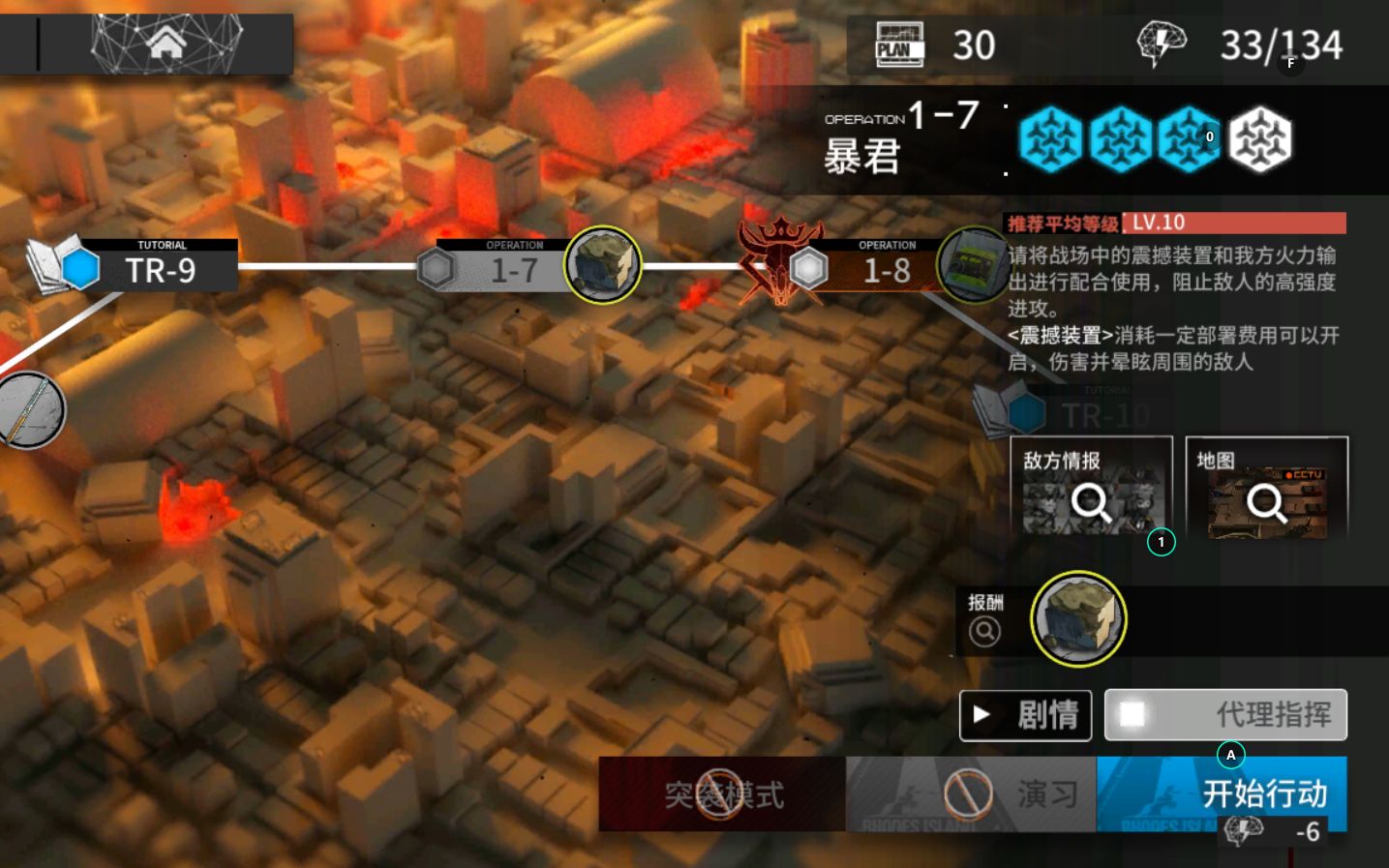Click the hexagon marker on operation 1-8 node
1389x868 pixels.
tap(810, 268)
